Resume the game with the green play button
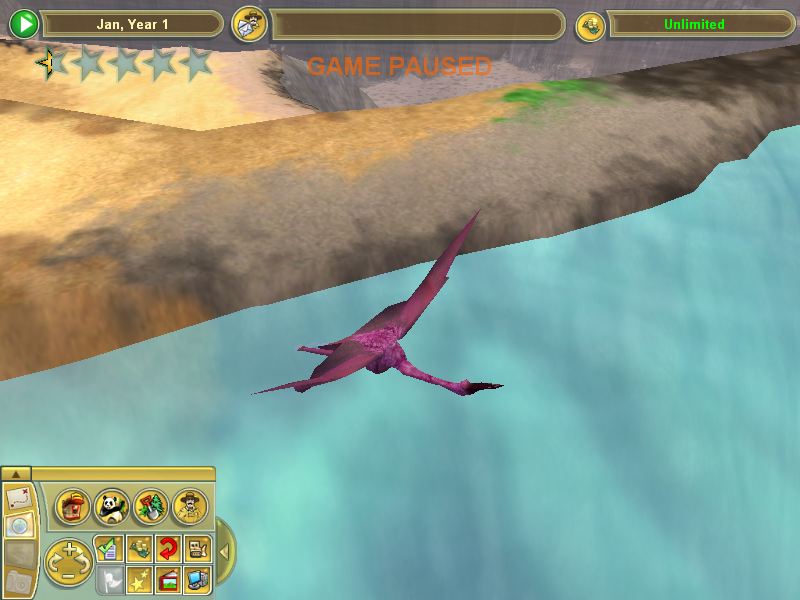The width and height of the screenshot is (800, 600). [24, 24]
